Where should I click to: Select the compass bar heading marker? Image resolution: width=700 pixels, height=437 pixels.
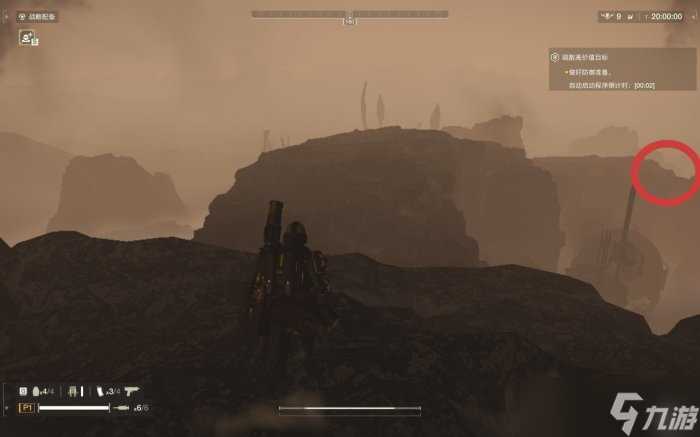click(x=349, y=20)
